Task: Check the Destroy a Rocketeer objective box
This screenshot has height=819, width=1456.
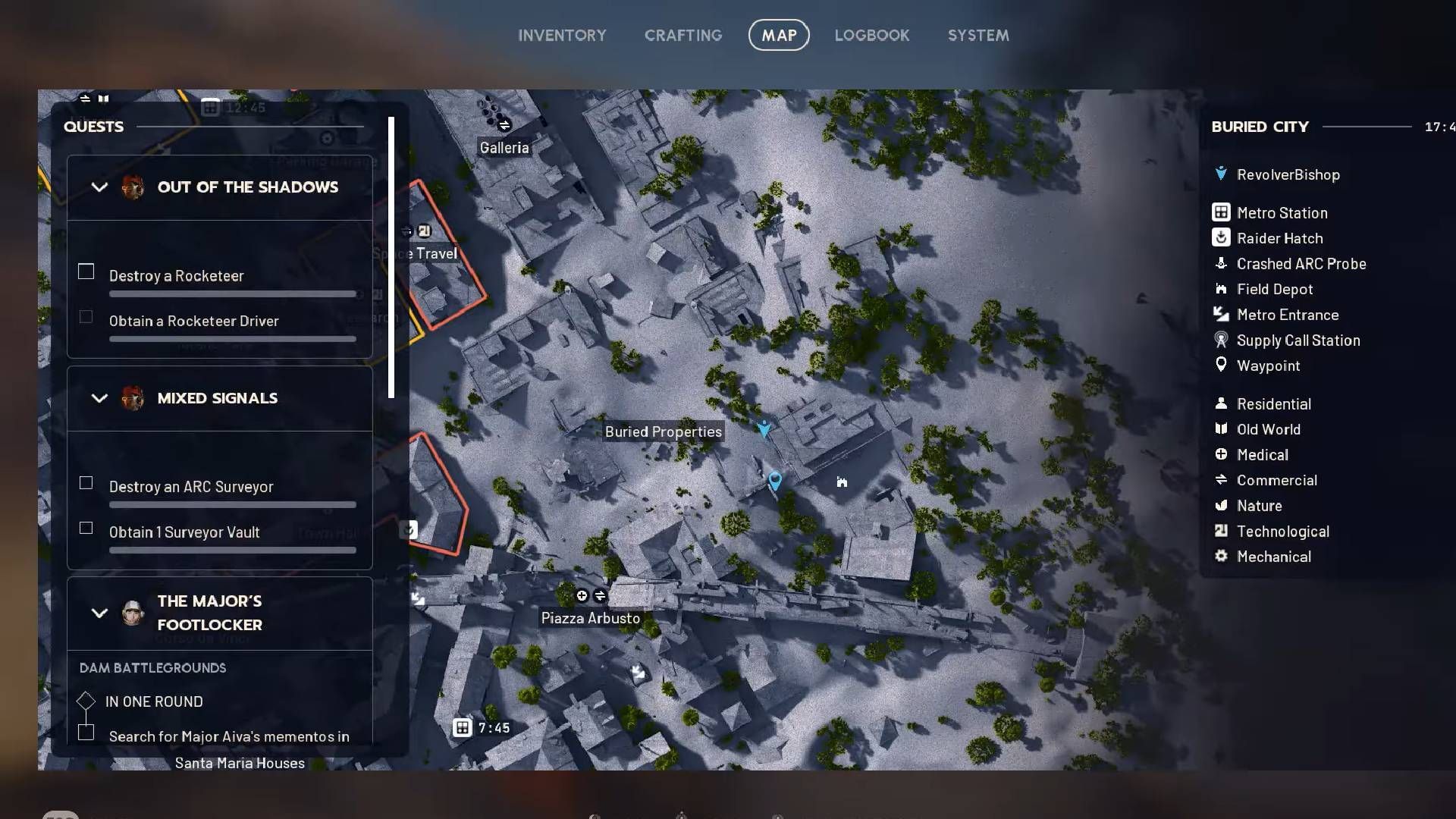Action: 86,271
